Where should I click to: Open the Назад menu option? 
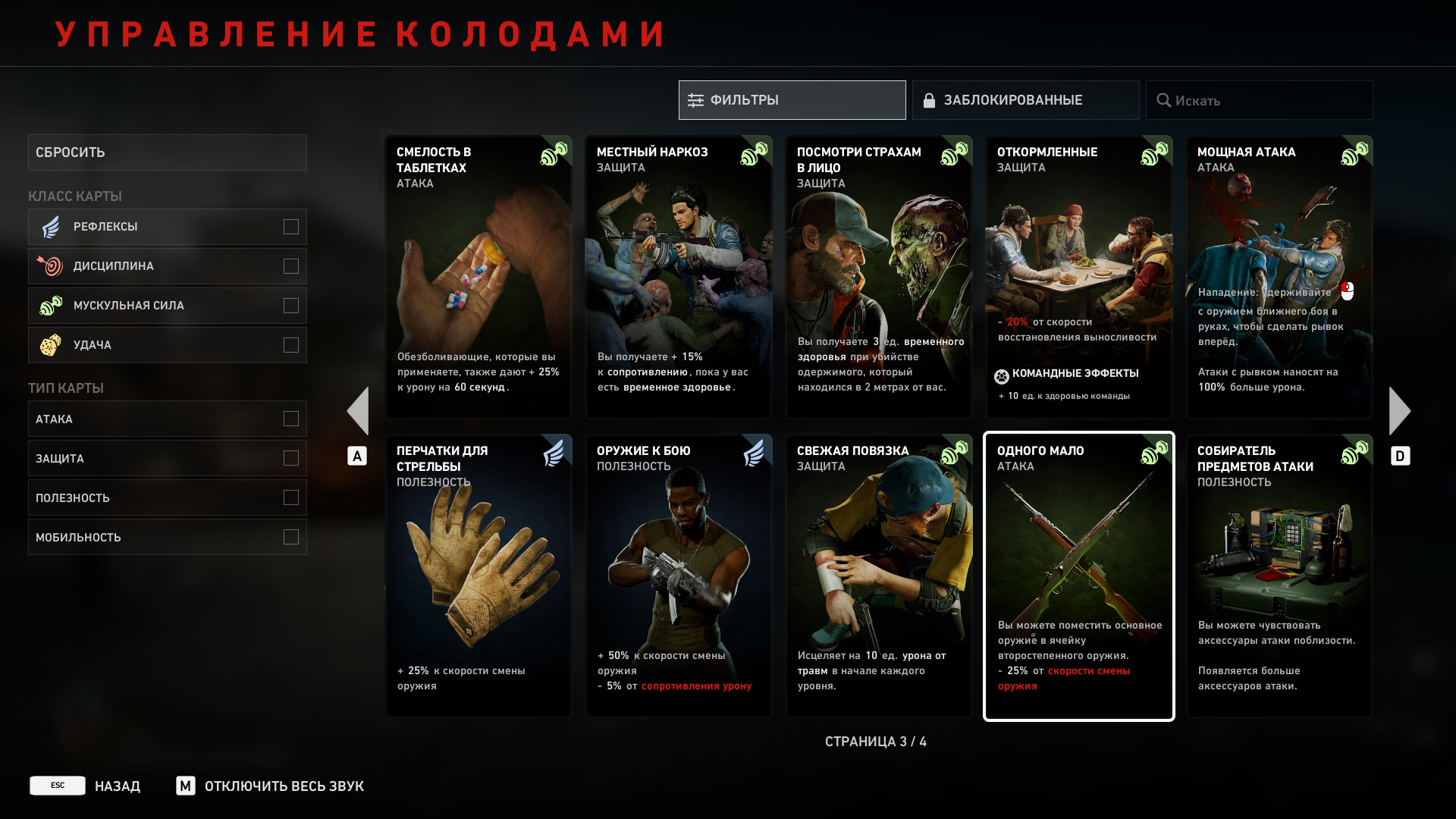click(117, 786)
